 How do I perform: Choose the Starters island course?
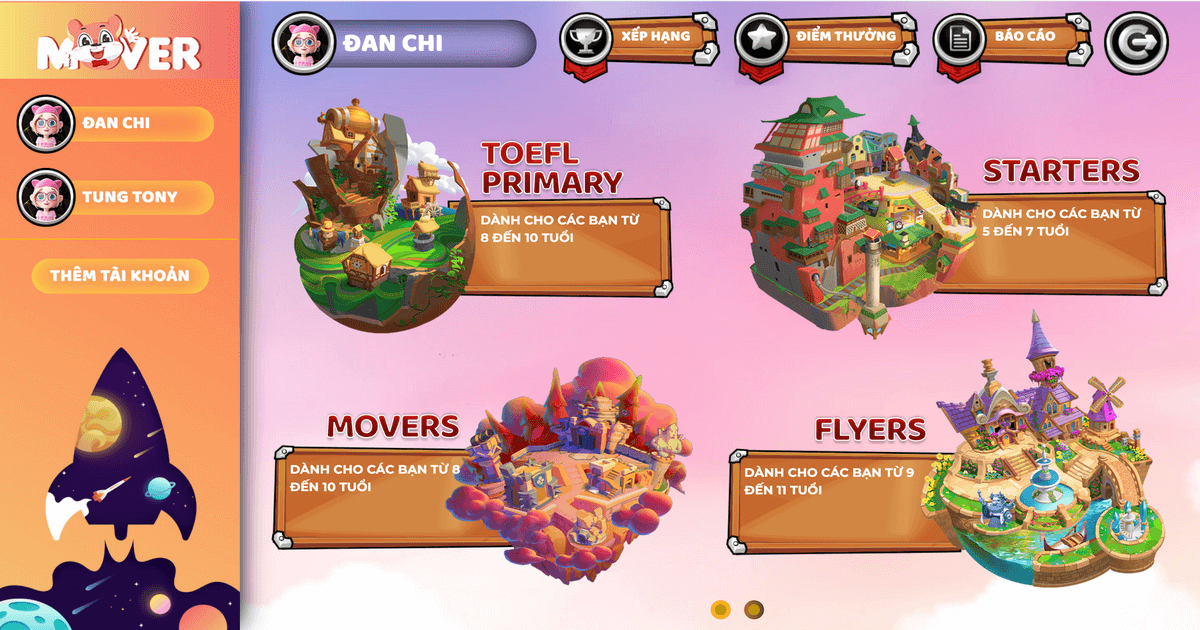click(x=850, y=215)
